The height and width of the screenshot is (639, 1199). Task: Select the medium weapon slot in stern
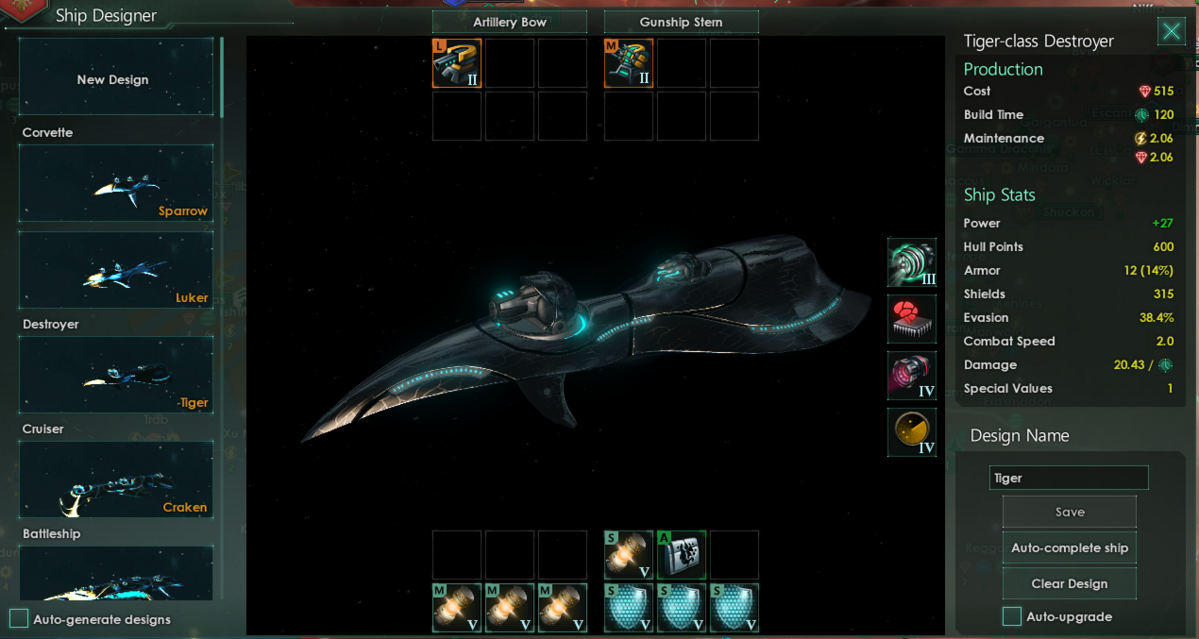pos(629,64)
